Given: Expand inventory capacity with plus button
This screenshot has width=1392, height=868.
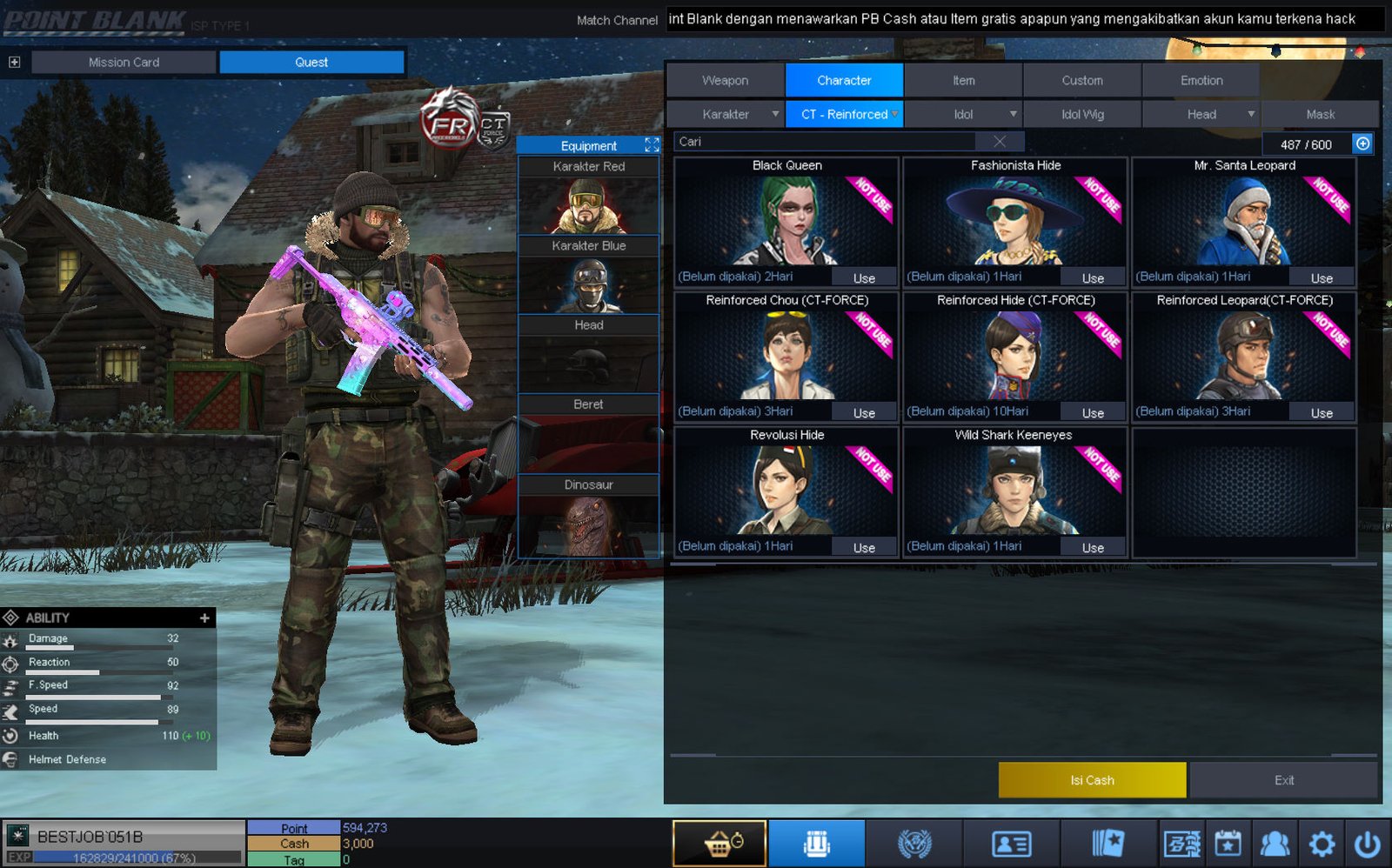Looking at the screenshot, I should pyautogui.click(x=1362, y=144).
